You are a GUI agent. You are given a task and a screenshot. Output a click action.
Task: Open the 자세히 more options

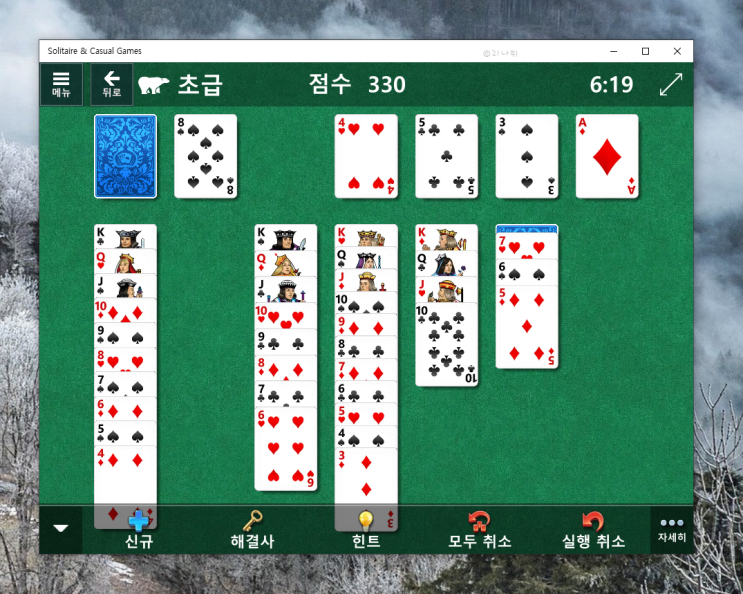tap(671, 529)
